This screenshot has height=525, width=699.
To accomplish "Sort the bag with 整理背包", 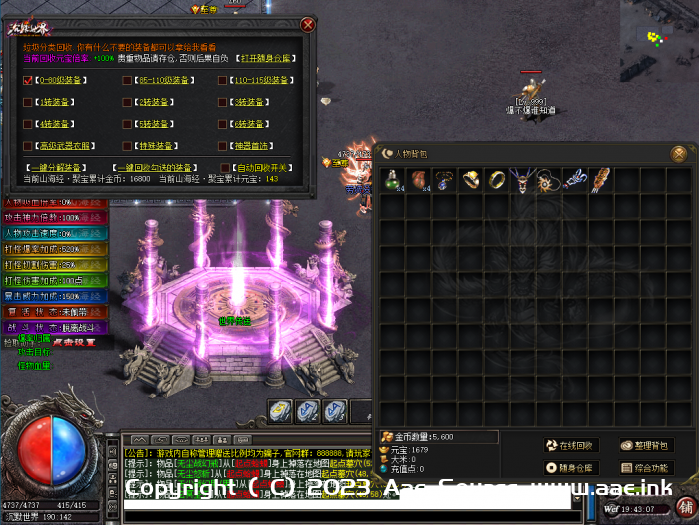I will 645,445.
